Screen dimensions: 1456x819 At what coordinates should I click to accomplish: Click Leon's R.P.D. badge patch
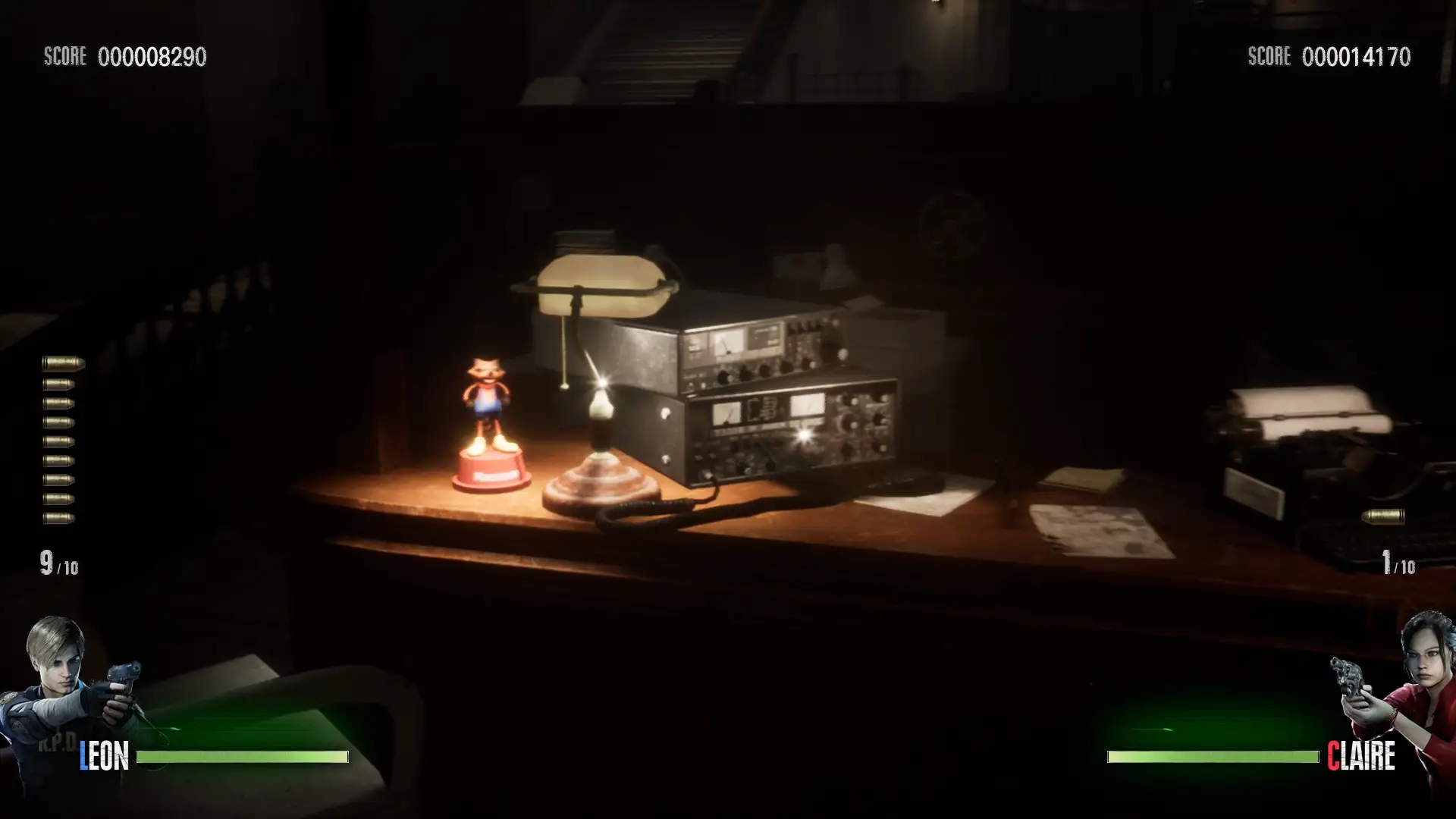(x=57, y=743)
